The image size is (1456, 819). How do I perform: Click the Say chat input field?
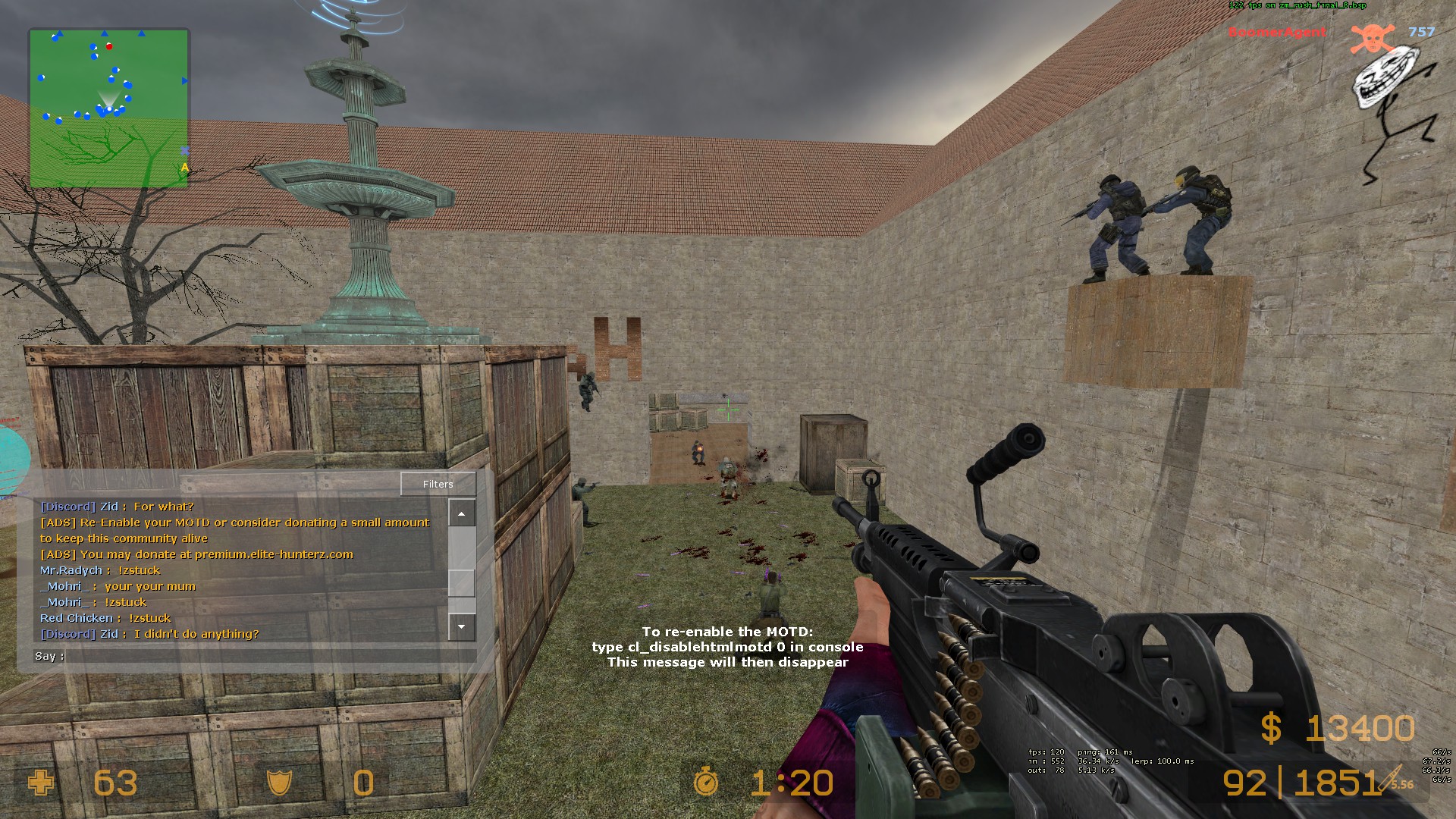click(270, 656)
